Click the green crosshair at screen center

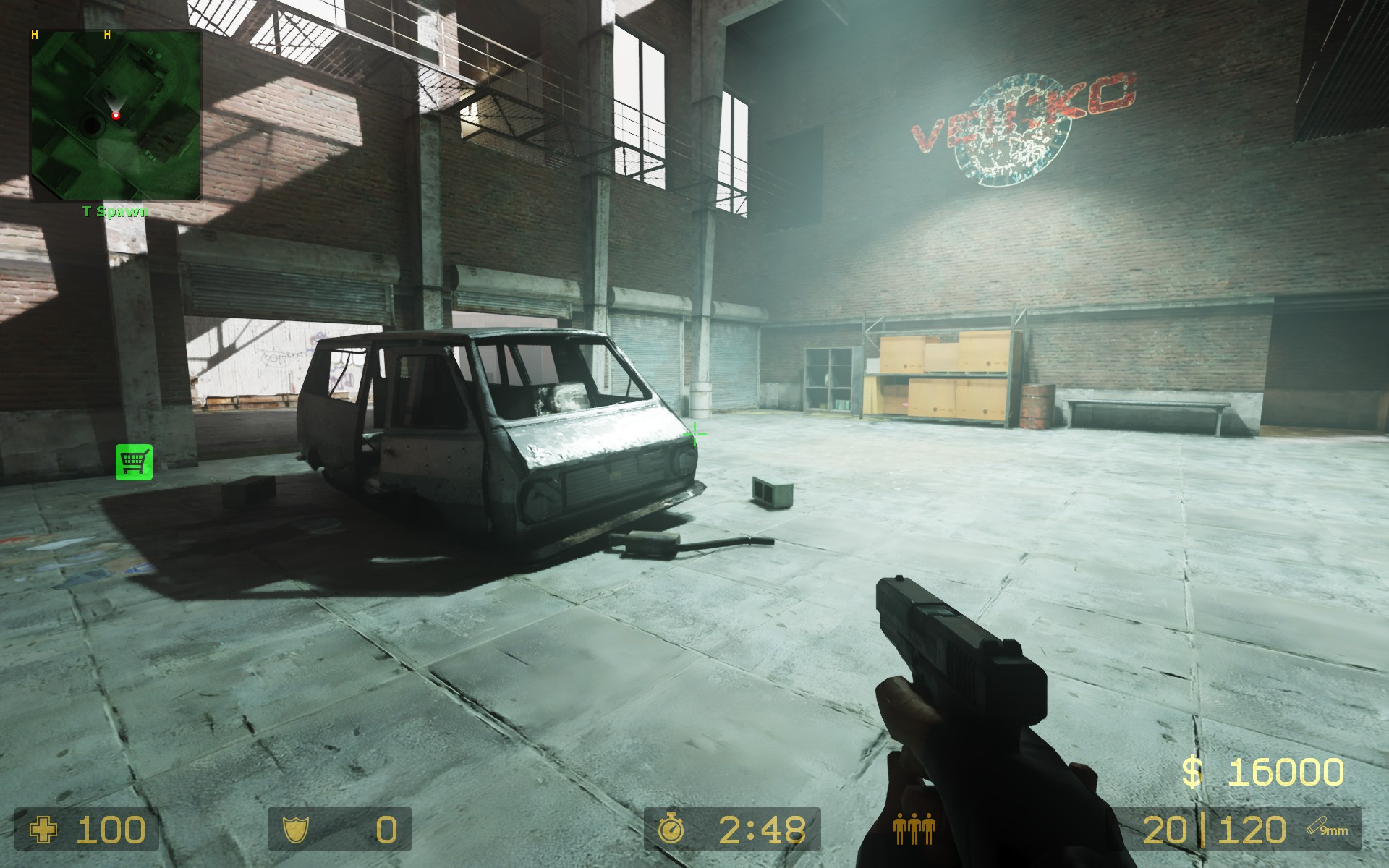coord(693,435)
